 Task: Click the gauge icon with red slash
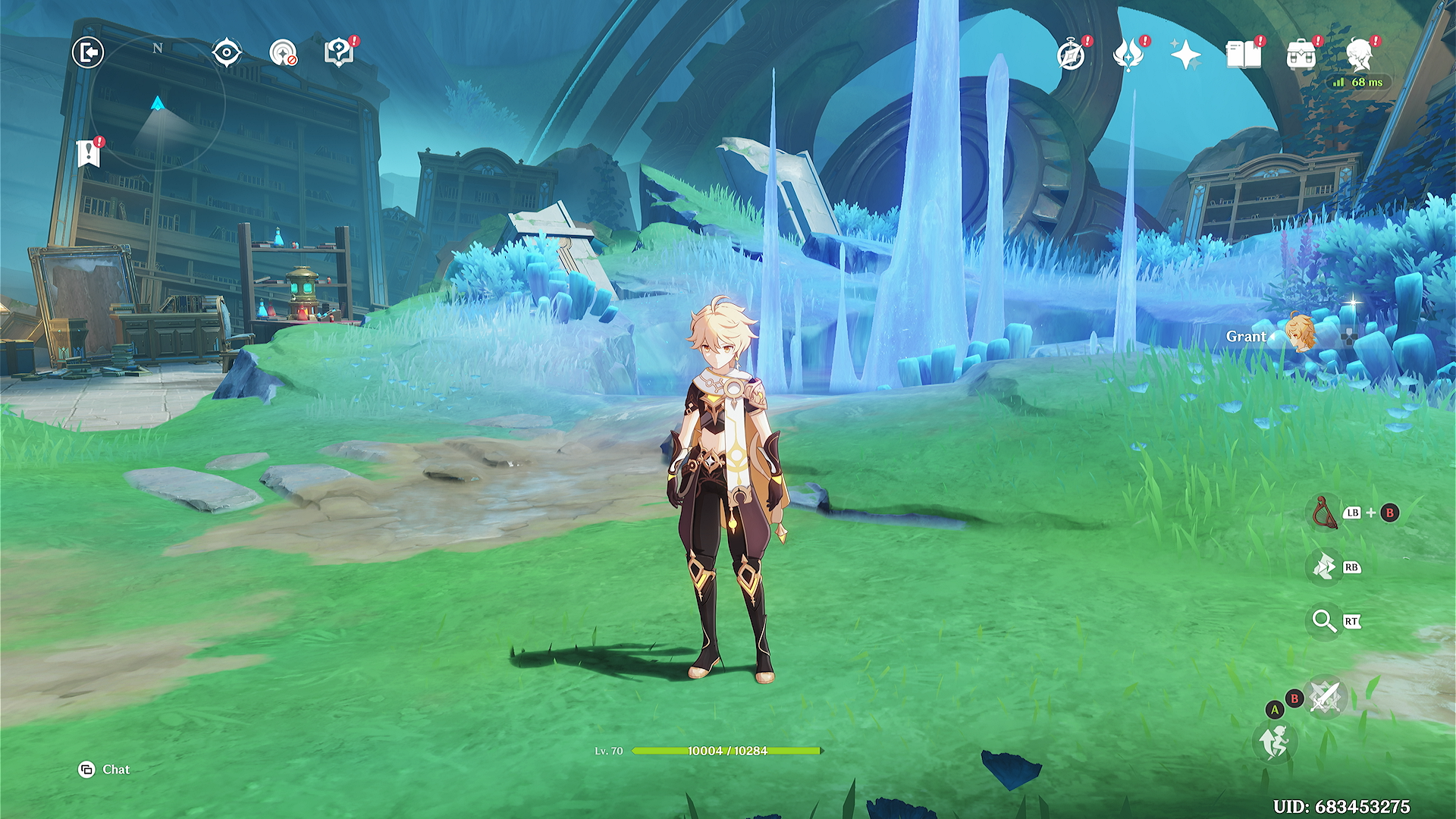tap(283, 53)
